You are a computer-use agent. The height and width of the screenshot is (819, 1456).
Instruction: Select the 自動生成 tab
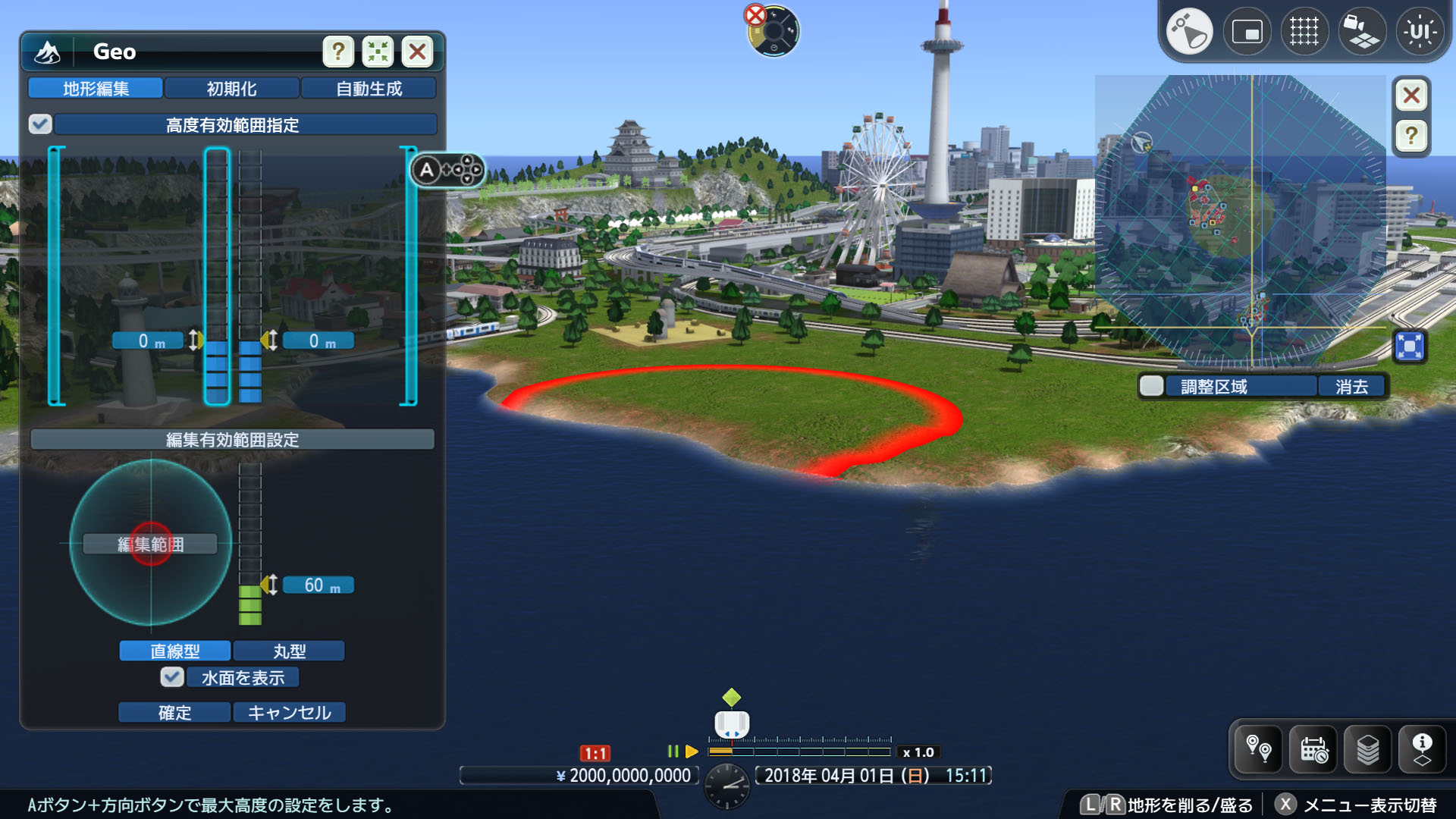369,89
